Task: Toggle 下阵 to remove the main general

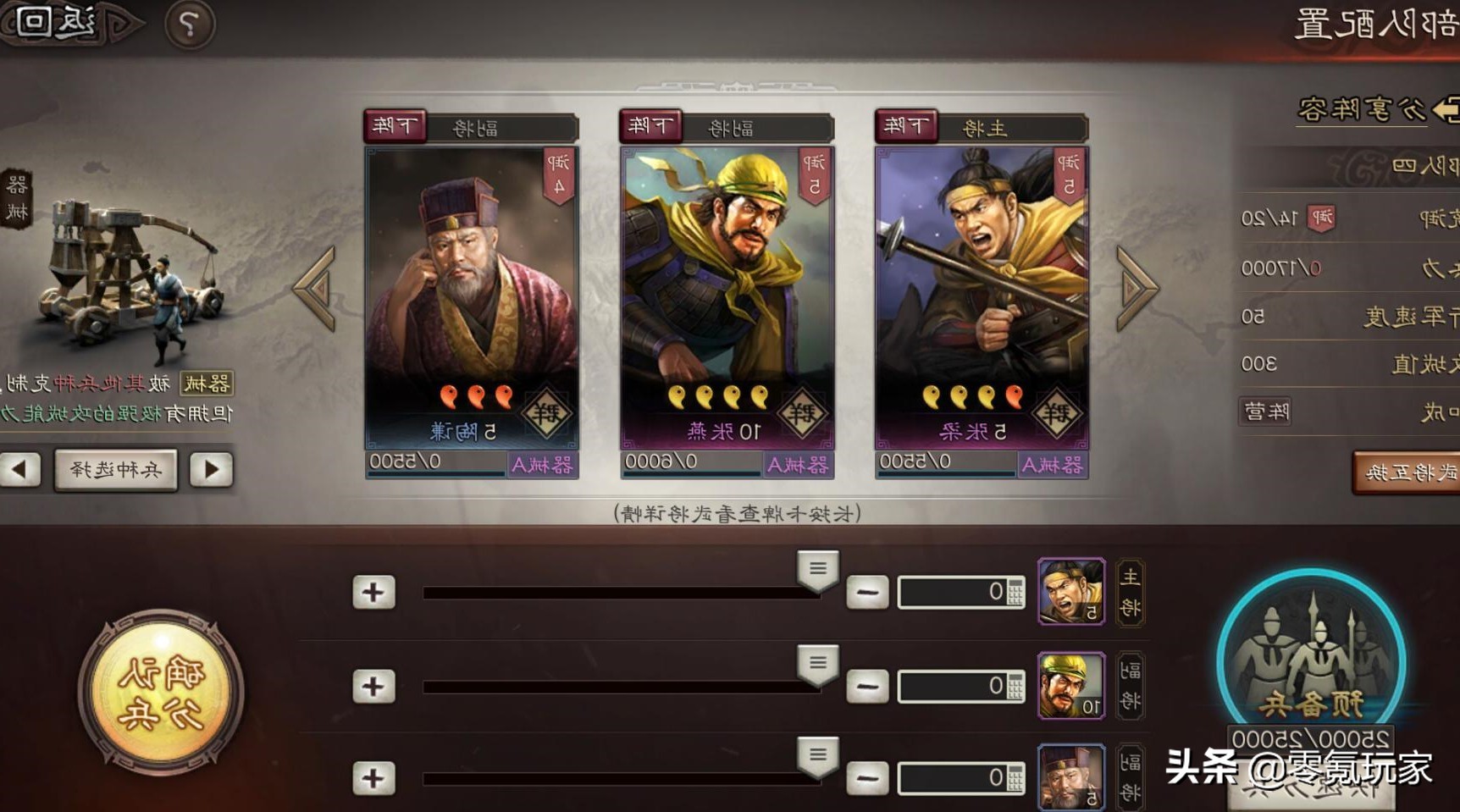Action: point(905,124)
